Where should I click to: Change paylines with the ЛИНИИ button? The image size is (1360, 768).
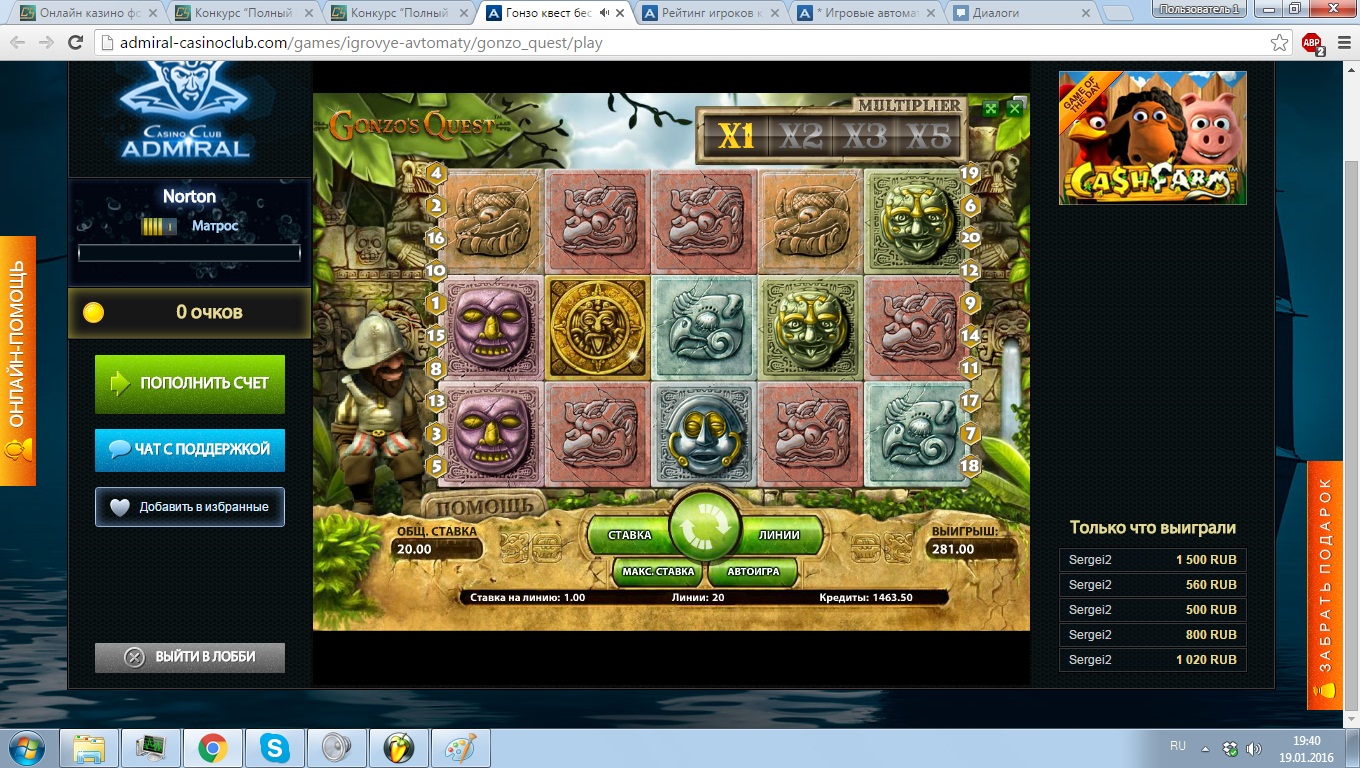pos(779,535)
